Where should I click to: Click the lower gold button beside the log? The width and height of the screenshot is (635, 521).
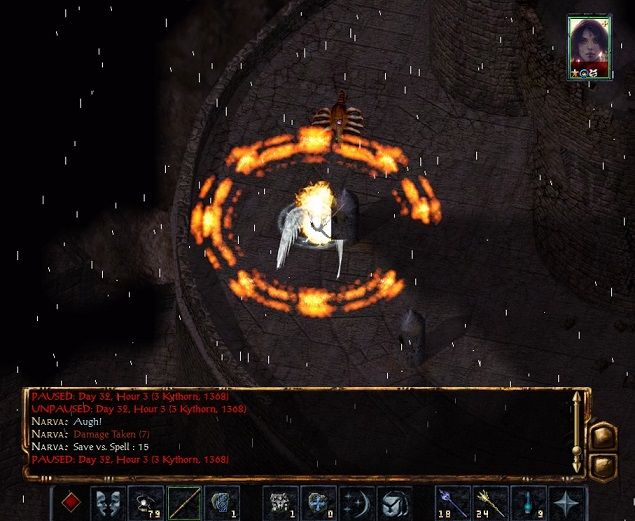tap(604, 465)
